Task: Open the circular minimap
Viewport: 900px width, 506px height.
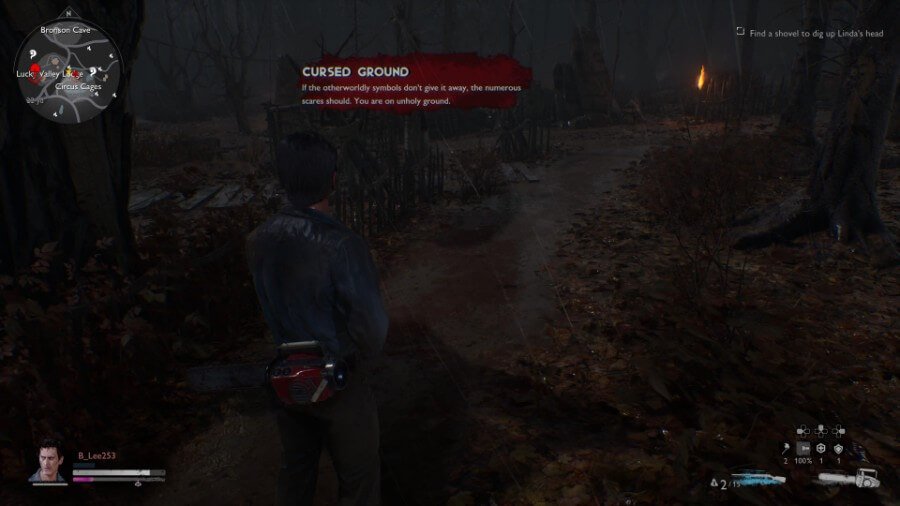Action: coord(68,70)
